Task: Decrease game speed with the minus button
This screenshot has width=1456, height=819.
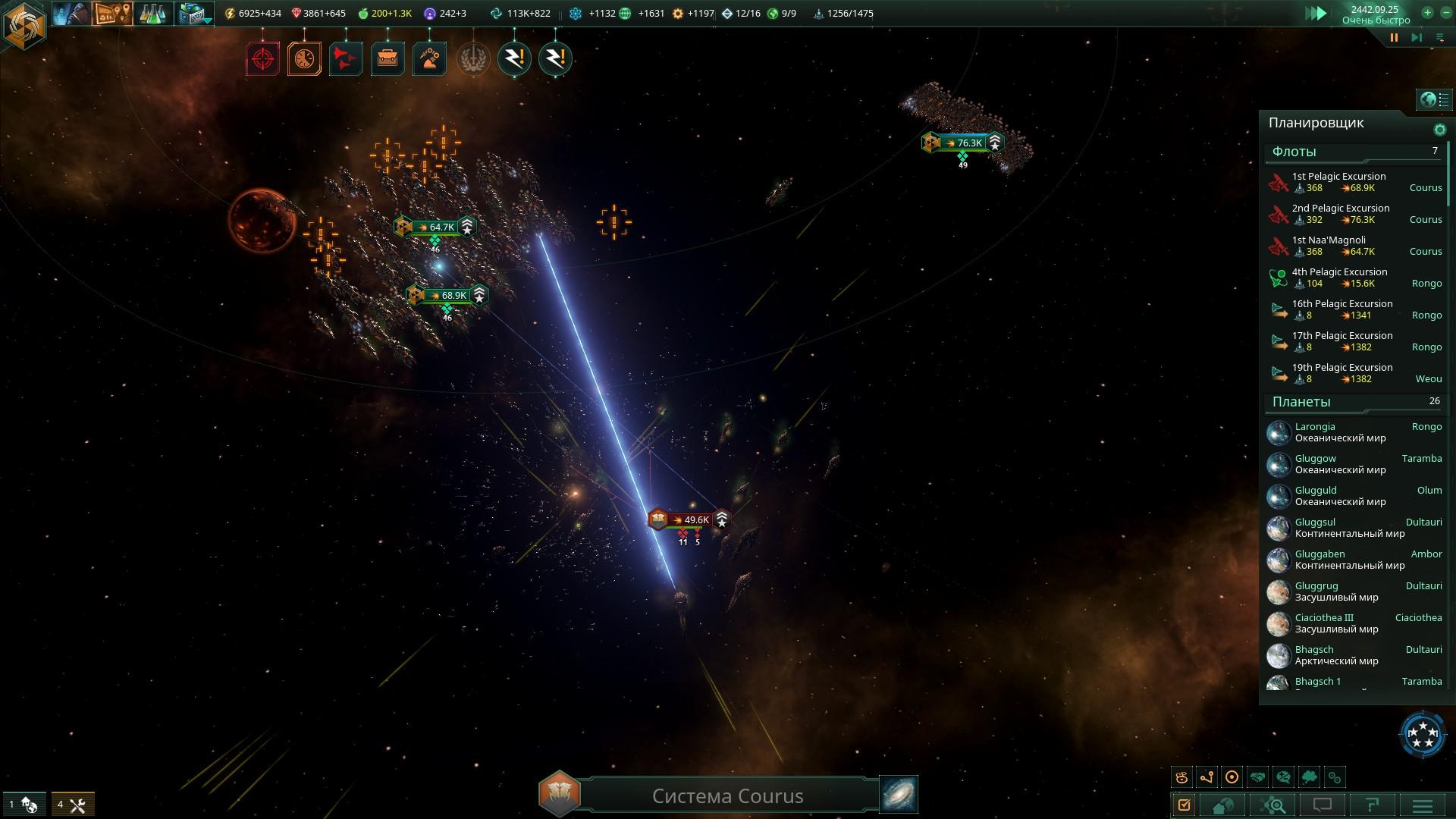Action: point(1446,12)
